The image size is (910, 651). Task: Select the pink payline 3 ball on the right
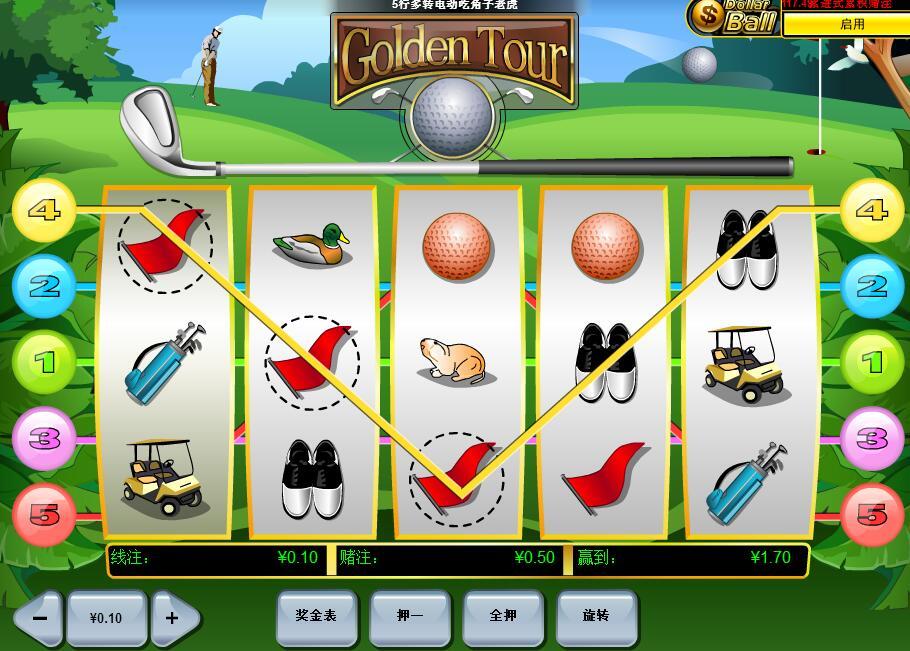(872, 438)
